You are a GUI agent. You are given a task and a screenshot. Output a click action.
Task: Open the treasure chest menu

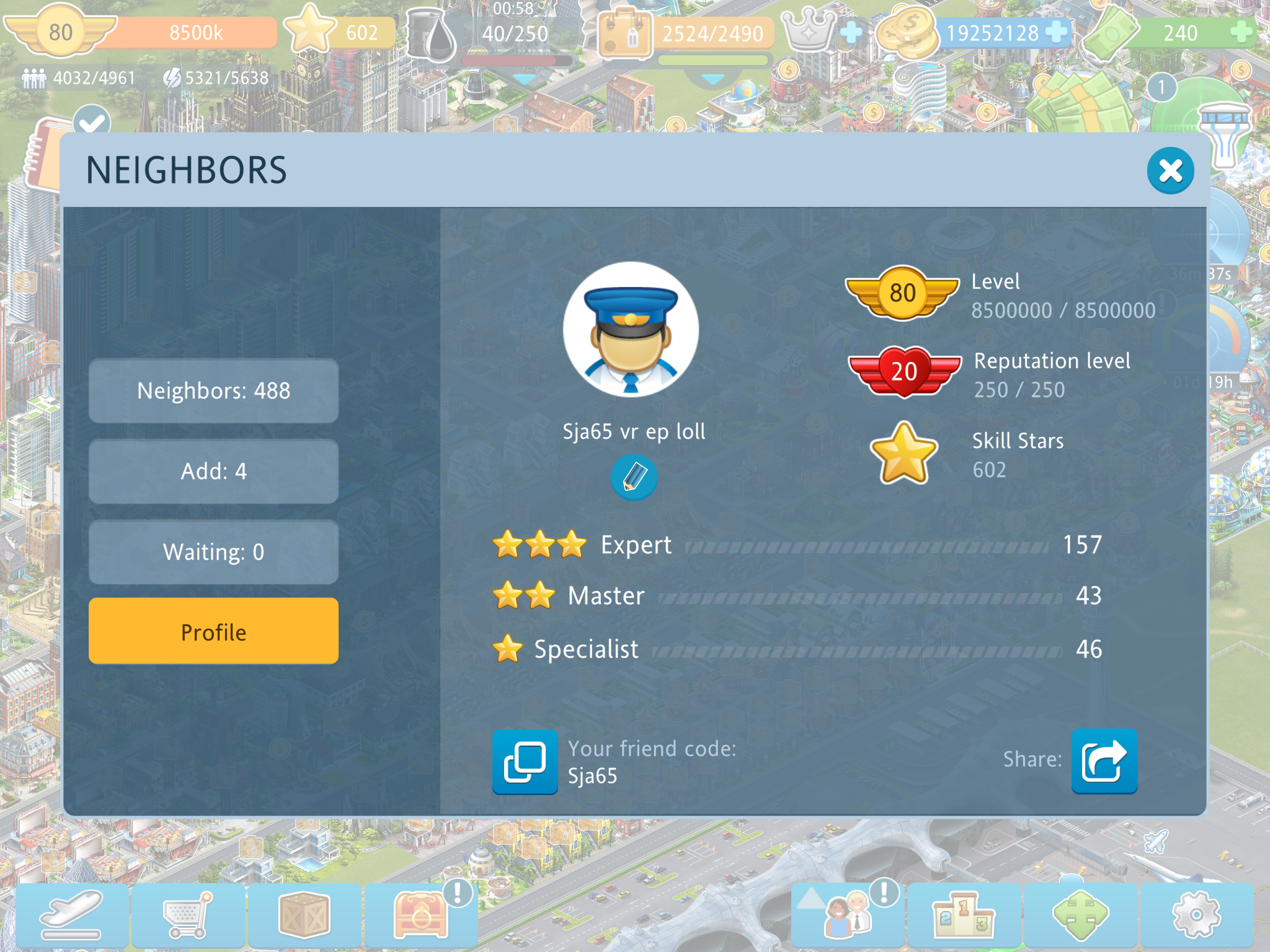[420, 915]
